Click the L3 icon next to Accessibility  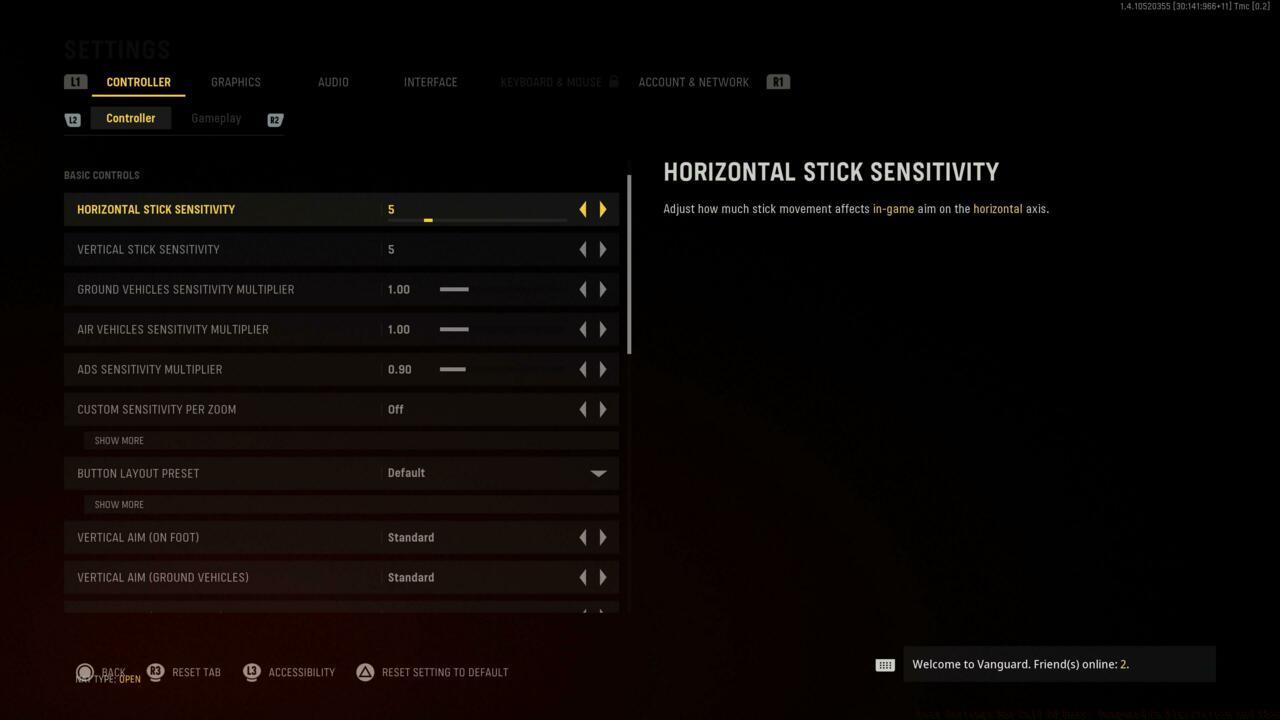tap(251, 672)
